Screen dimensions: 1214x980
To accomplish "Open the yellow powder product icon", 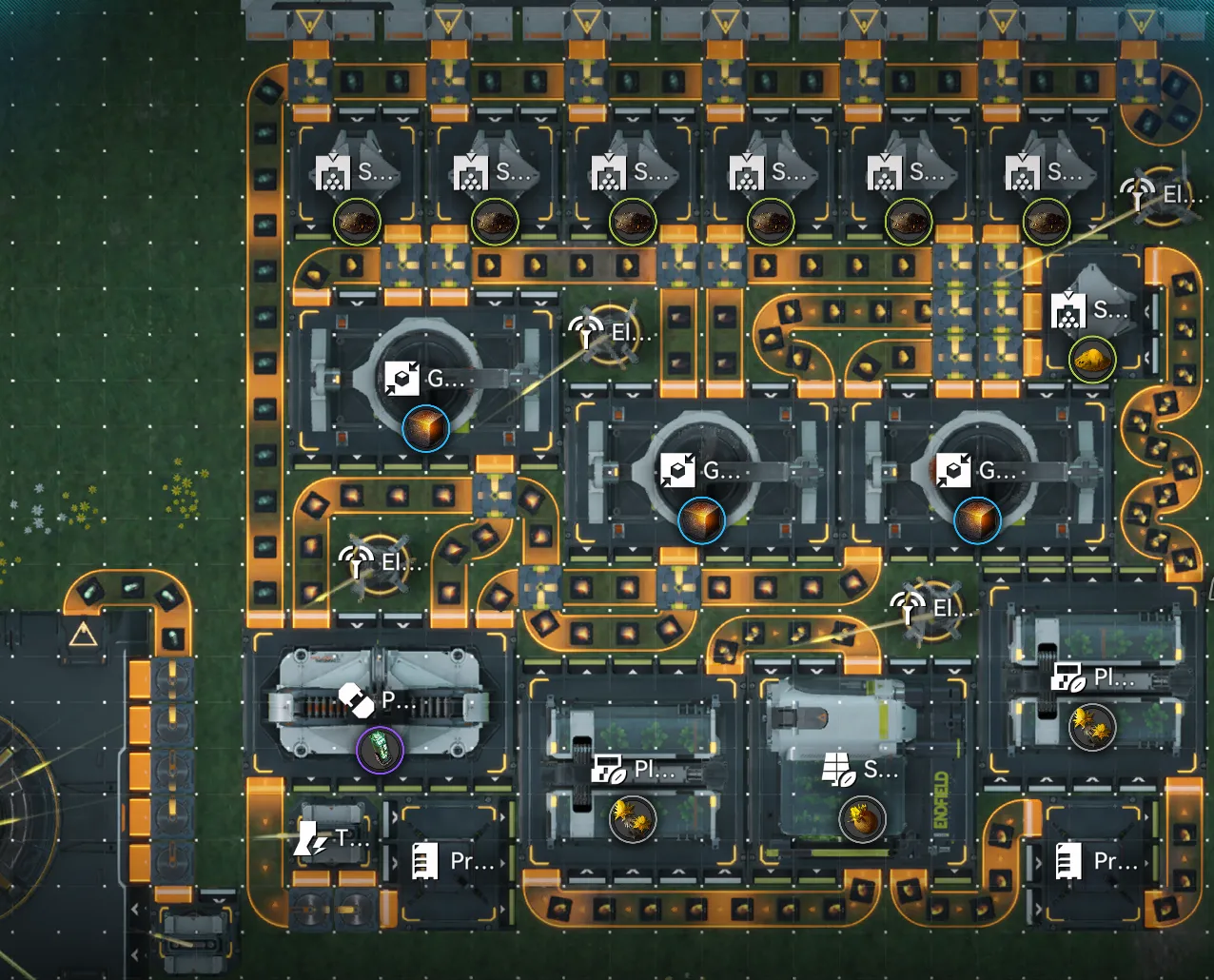I will tap(1091, 361).
